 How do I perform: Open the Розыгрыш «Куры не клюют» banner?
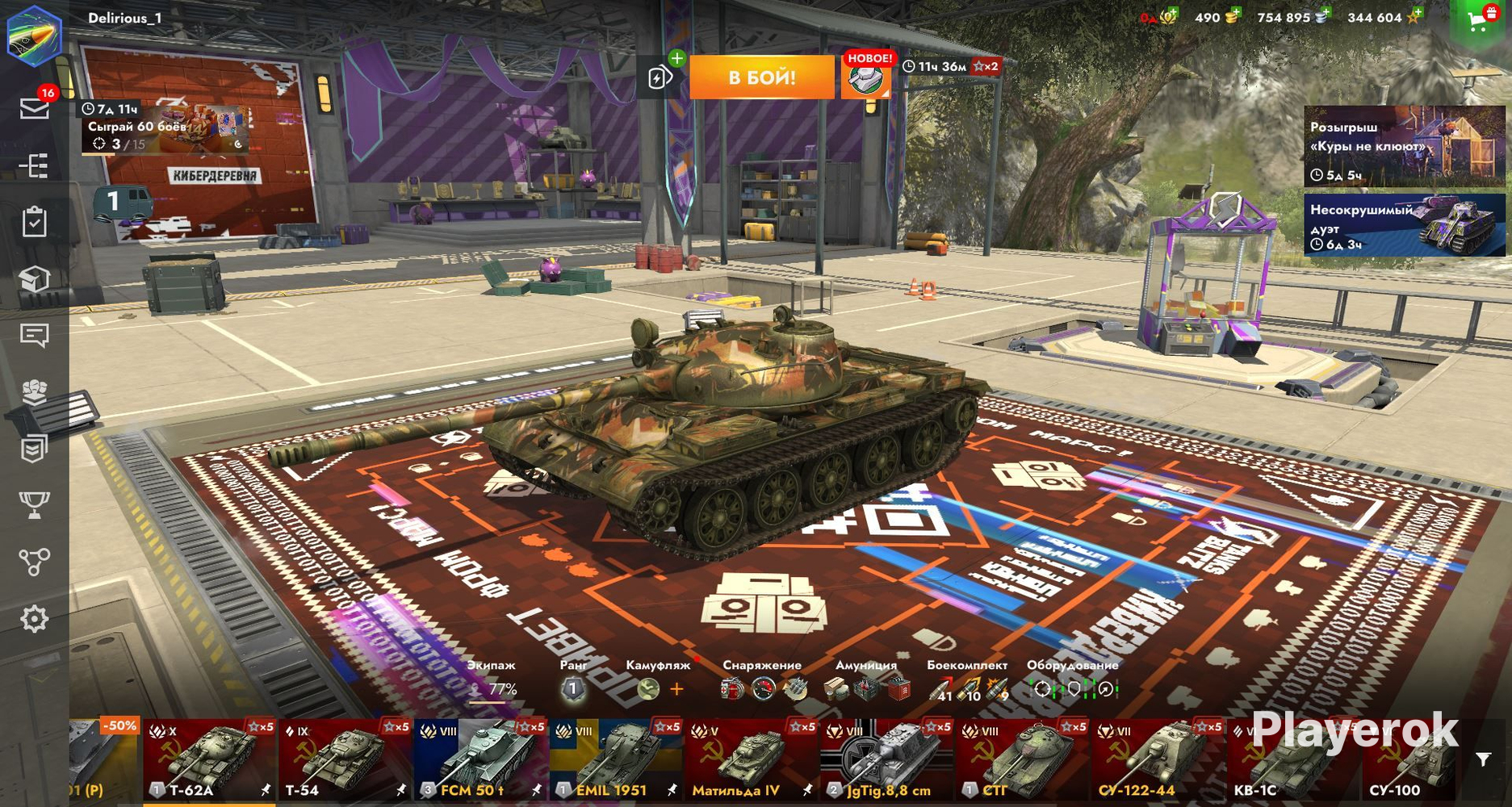click(1405, 147)
